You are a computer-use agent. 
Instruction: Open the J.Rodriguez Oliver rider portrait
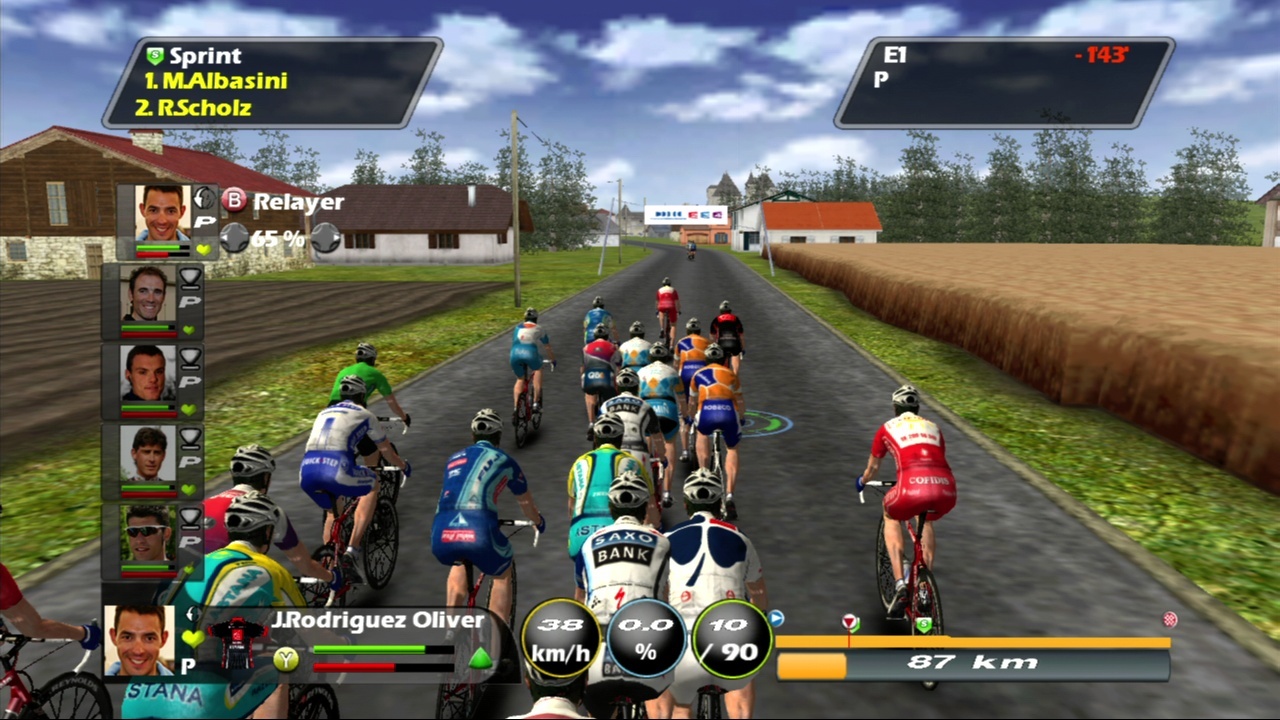click(138, 639)
